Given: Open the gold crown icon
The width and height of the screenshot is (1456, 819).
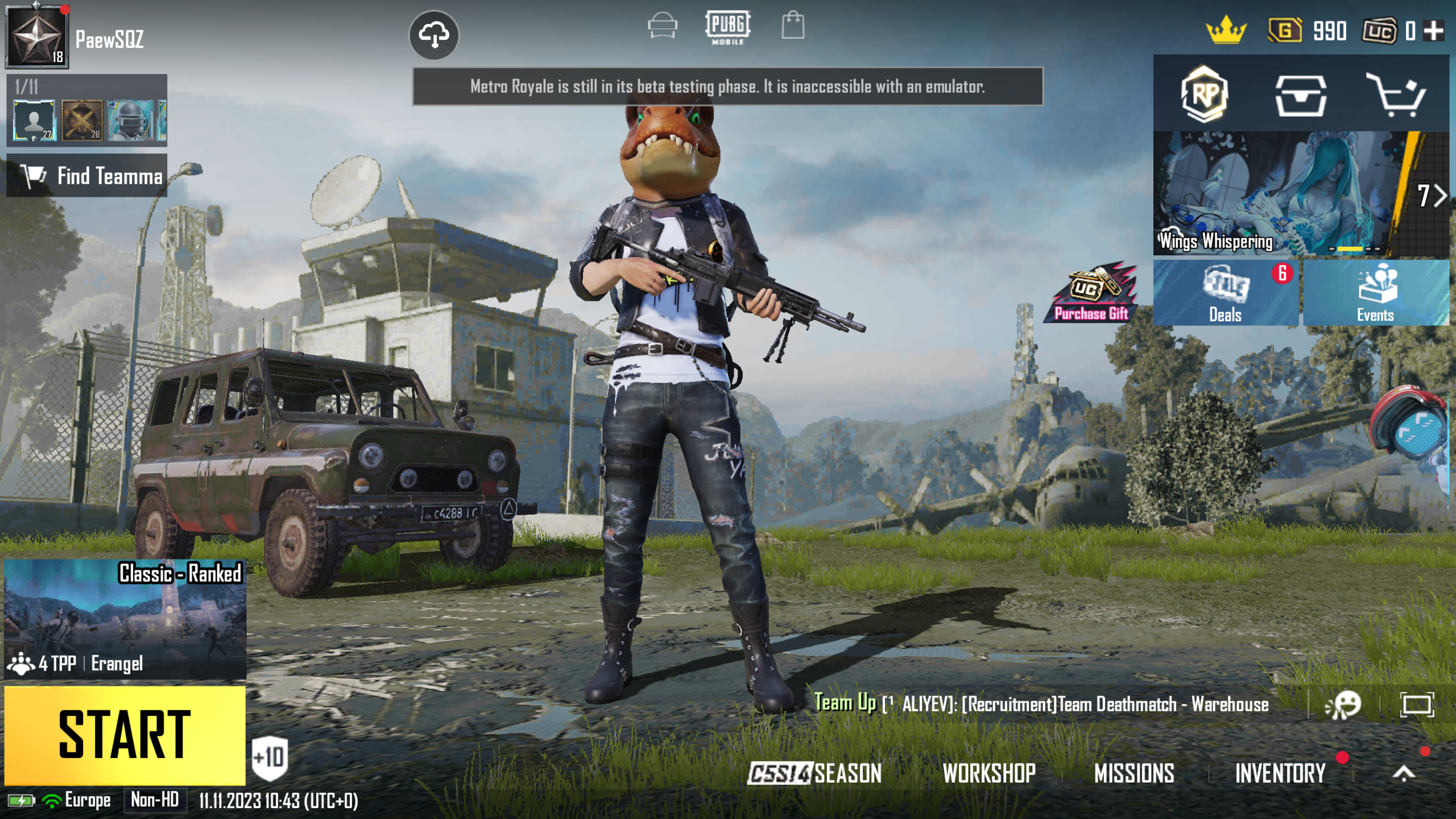Looking at the screenshot, I should 1226,31.
